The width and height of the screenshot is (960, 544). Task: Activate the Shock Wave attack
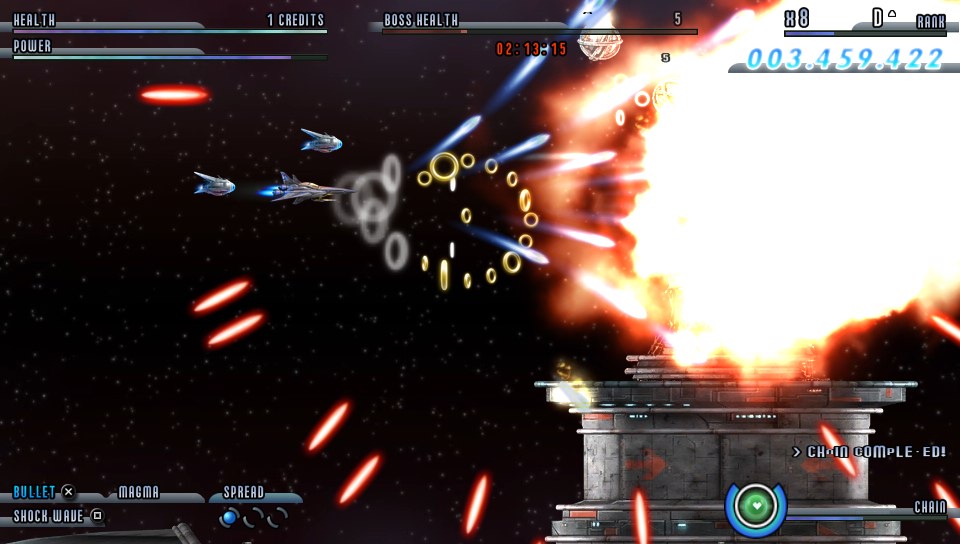click(49, 516)
